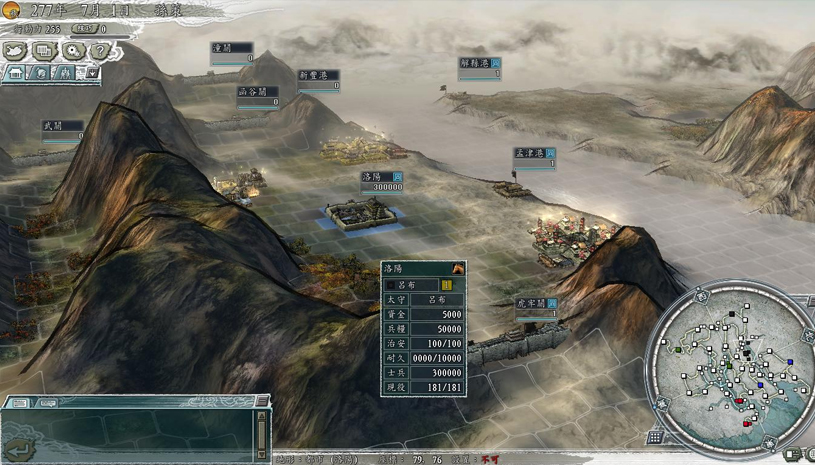Select the 虎牢關 pass label
Image resolution: width=815 pixels, height=465 pixels.
(x=531, y=303)
